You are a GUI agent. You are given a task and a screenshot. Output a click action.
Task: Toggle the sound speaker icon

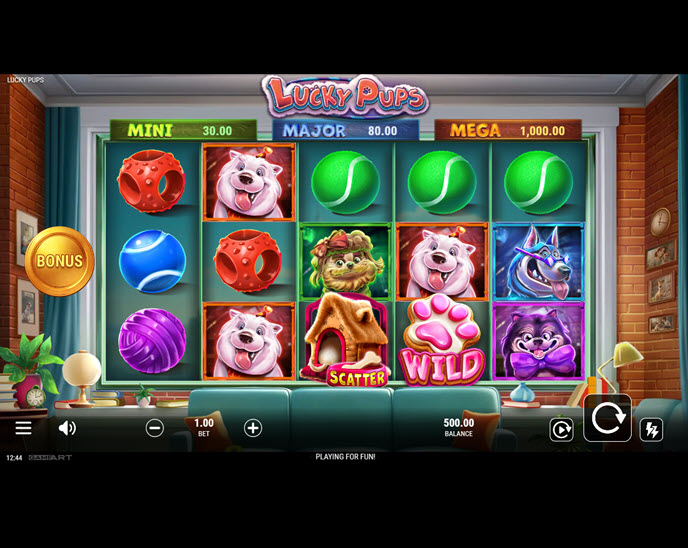tap(67, 428)
